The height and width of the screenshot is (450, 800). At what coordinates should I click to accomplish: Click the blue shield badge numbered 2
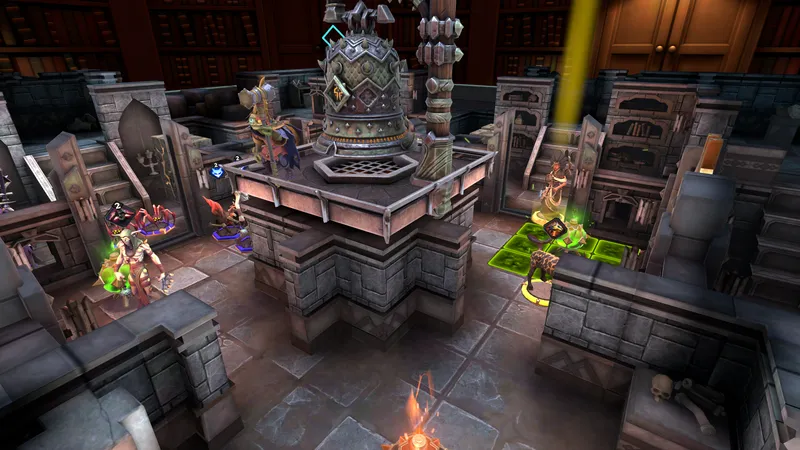(217, 171)
